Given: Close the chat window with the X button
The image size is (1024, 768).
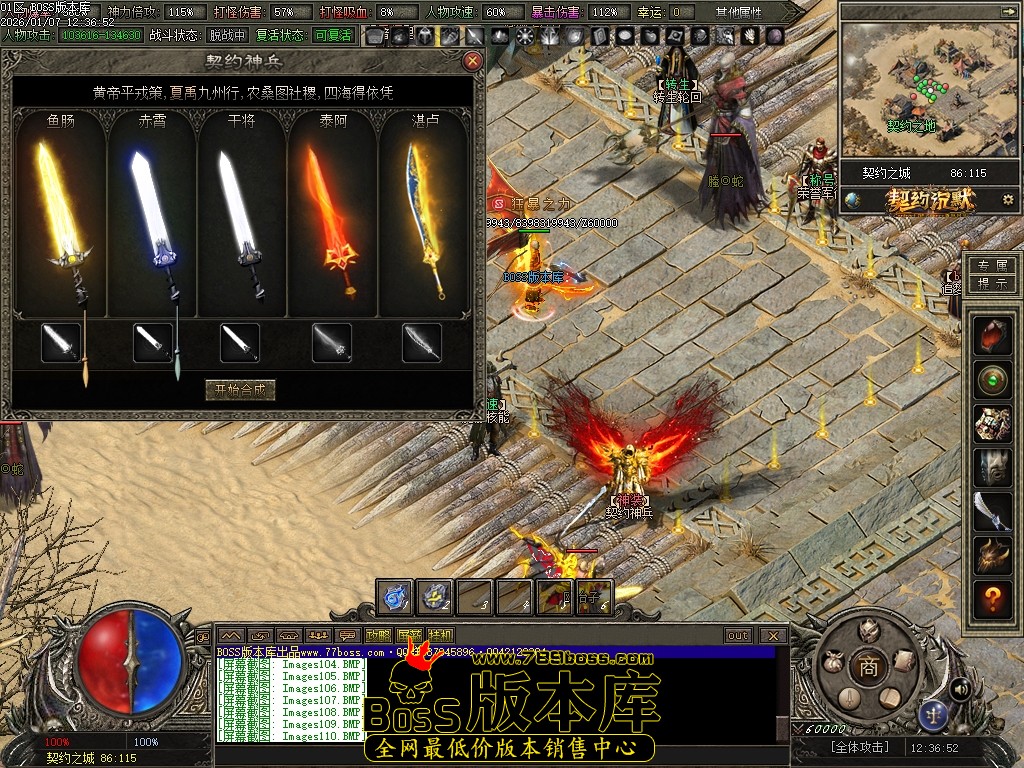Looking at the screenshot, I should tap(772, 636).
